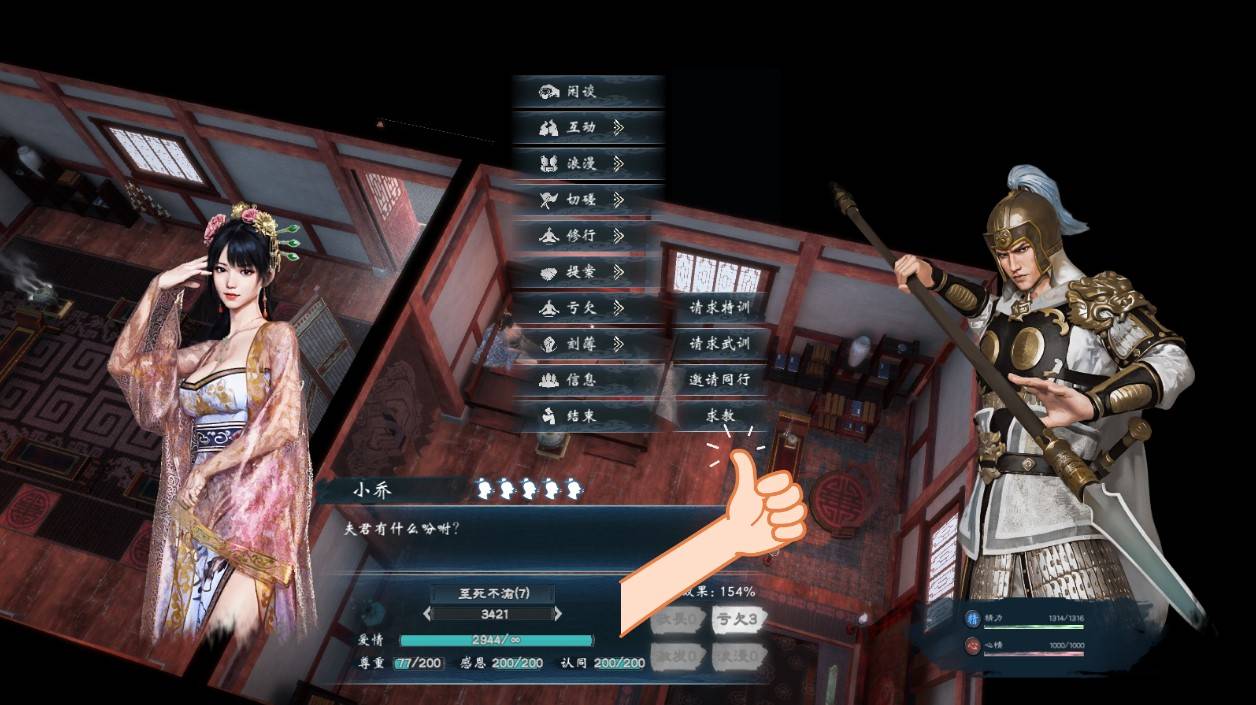Click the 求教 submenu option

click(x=720, y=415)
